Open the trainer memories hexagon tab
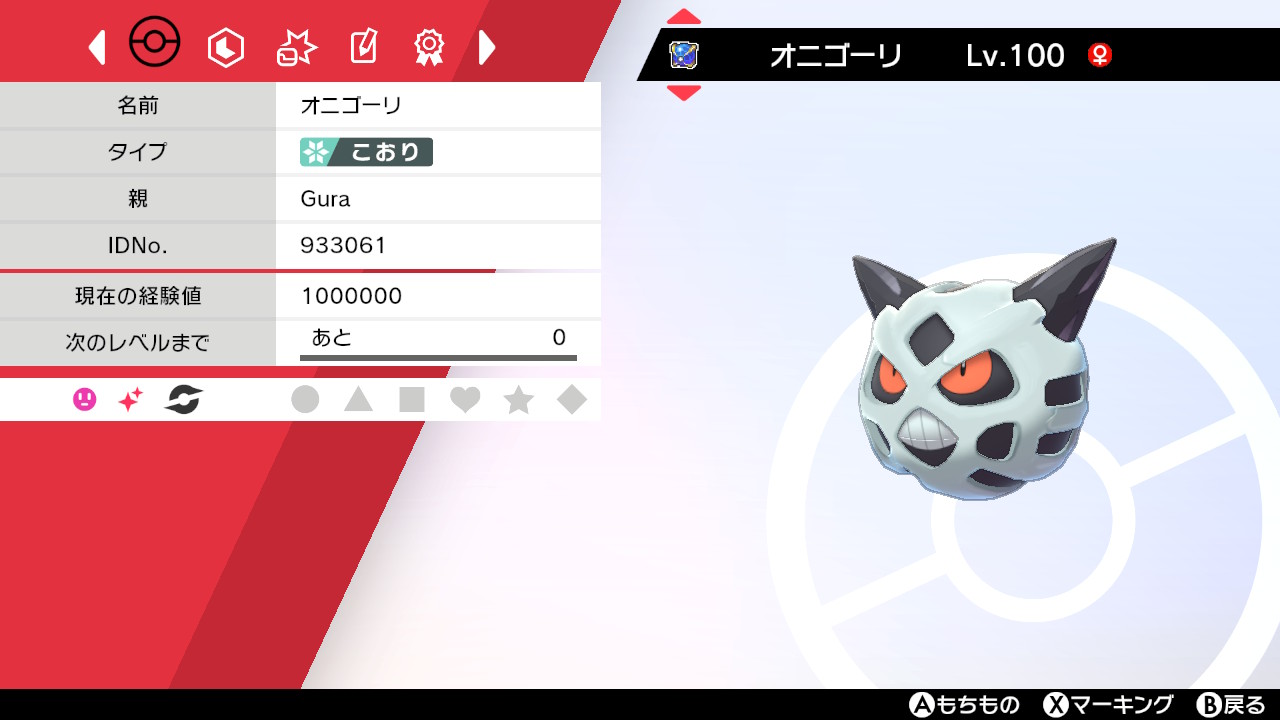The height and width of the screenshot is (720, 1280). click(225, 45)
